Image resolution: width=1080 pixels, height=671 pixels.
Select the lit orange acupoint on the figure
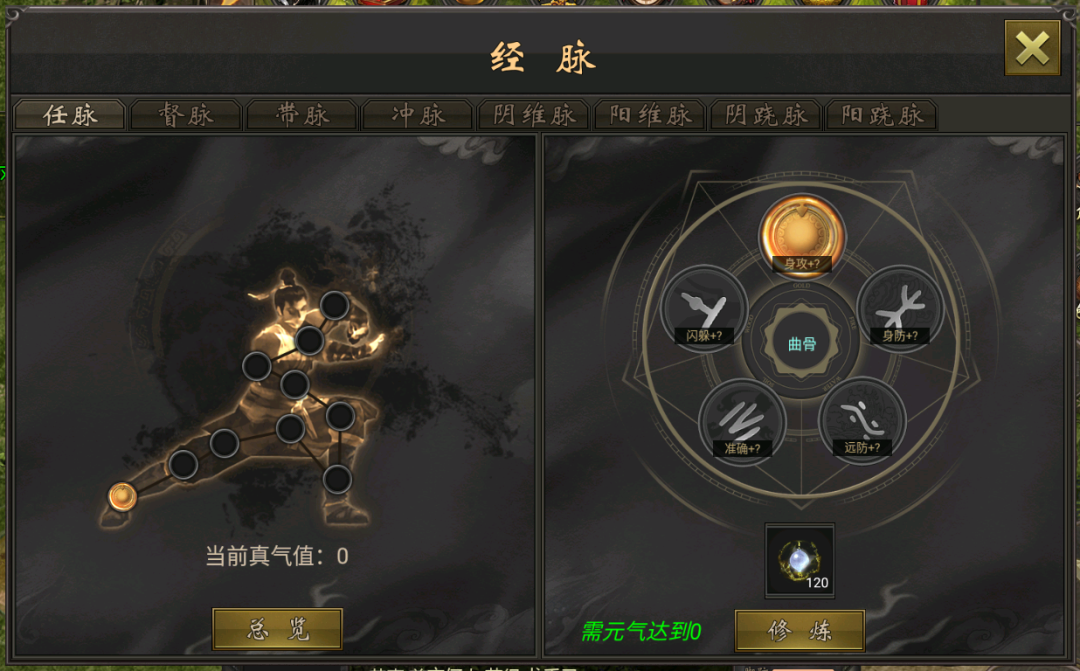coord(122,496)
